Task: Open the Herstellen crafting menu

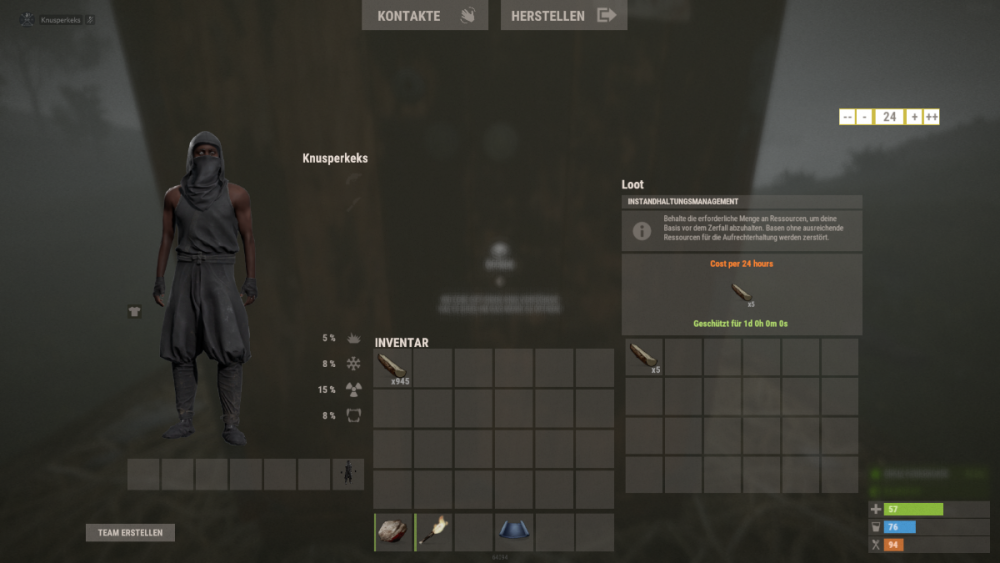Action: pyautogui.click(x=563, y=15)
